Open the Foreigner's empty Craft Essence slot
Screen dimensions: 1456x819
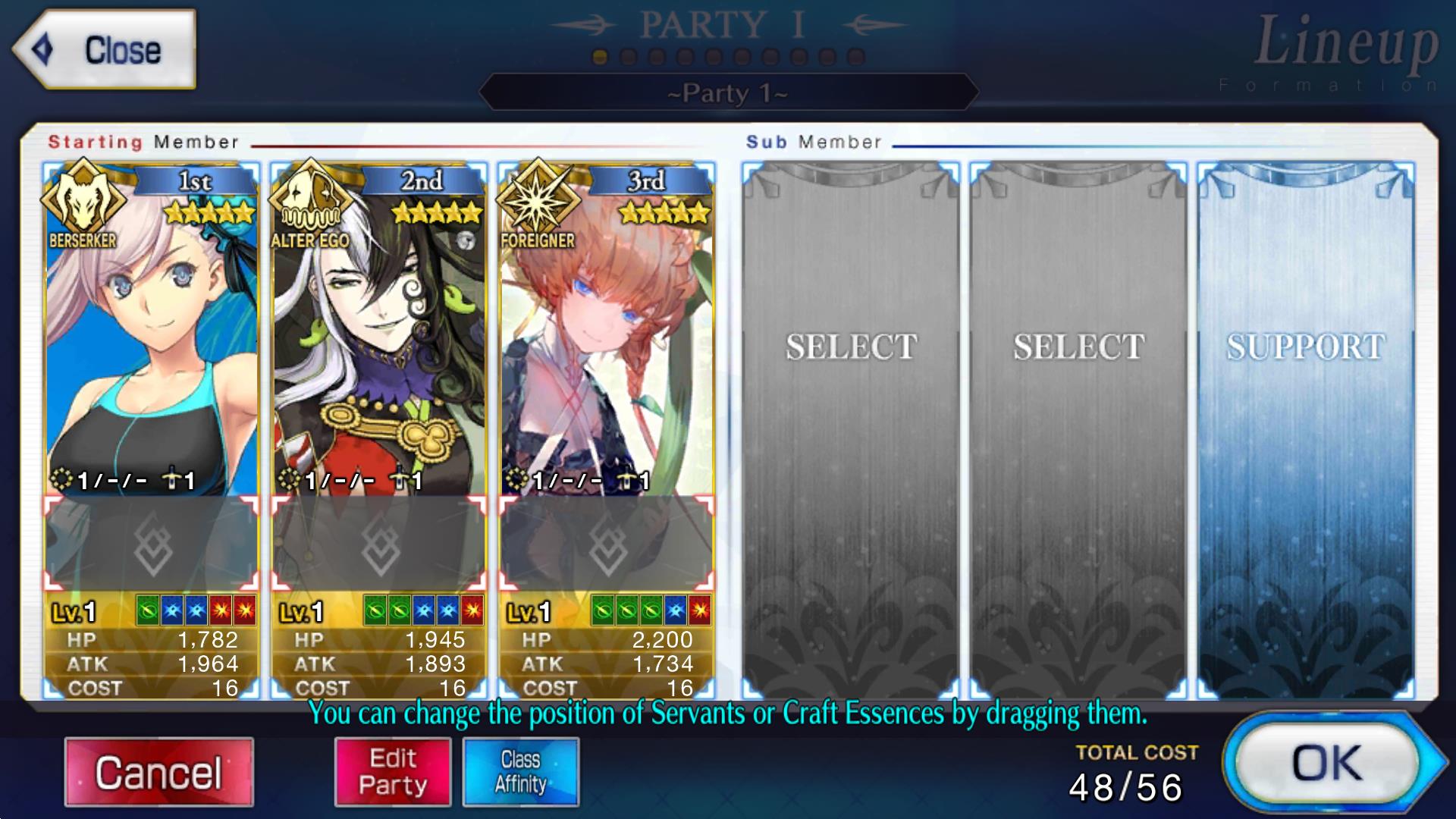tap(607, 544)
